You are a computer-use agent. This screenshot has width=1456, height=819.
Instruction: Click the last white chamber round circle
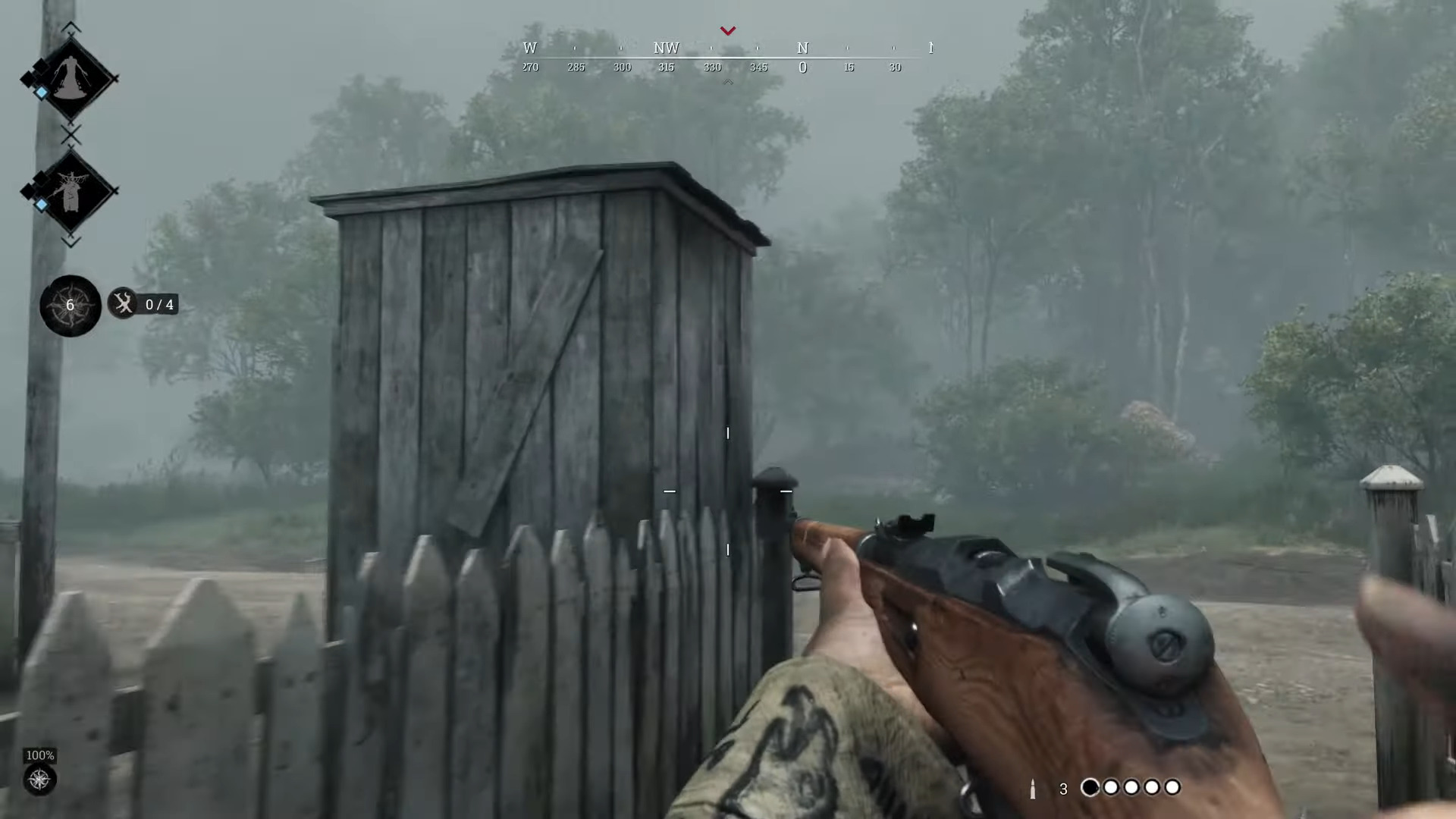click(1172, 788)
